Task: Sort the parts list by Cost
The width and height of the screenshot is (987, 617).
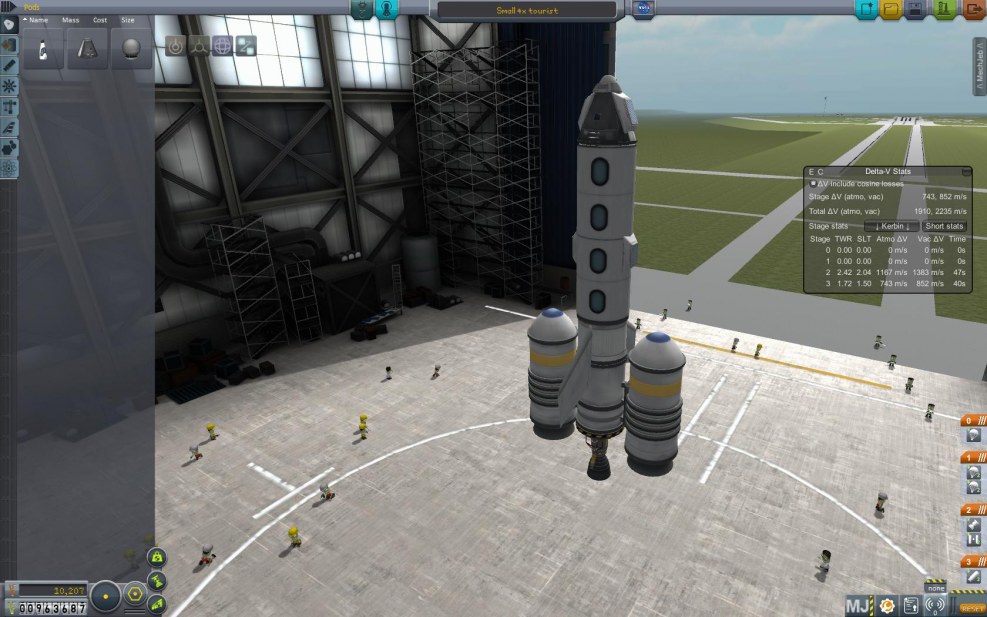Action: pos(100,20)
